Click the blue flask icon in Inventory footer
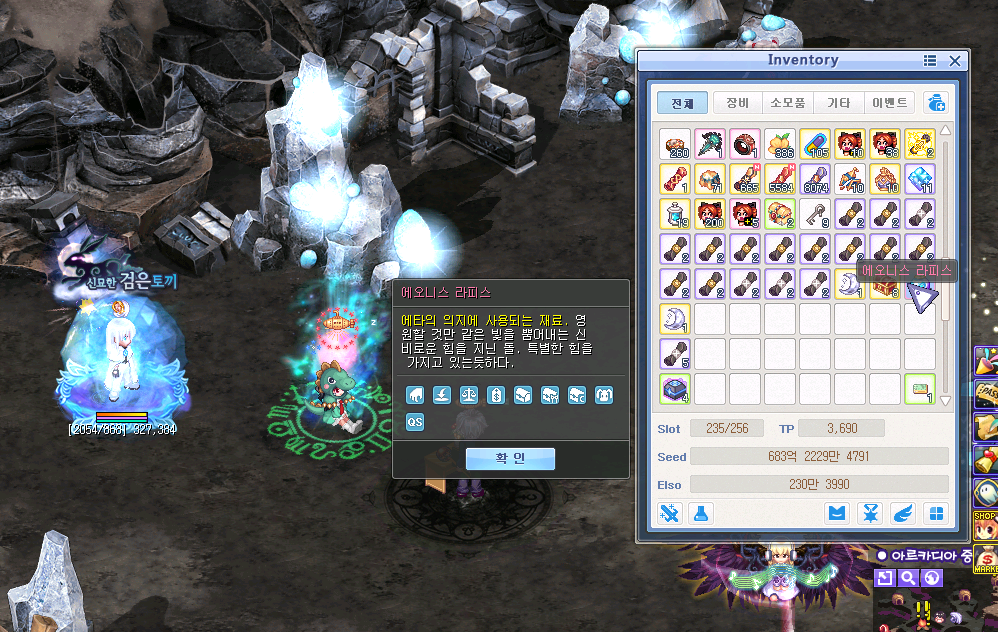The width and height of the screenshot is (998, 632). pos(702,513)
